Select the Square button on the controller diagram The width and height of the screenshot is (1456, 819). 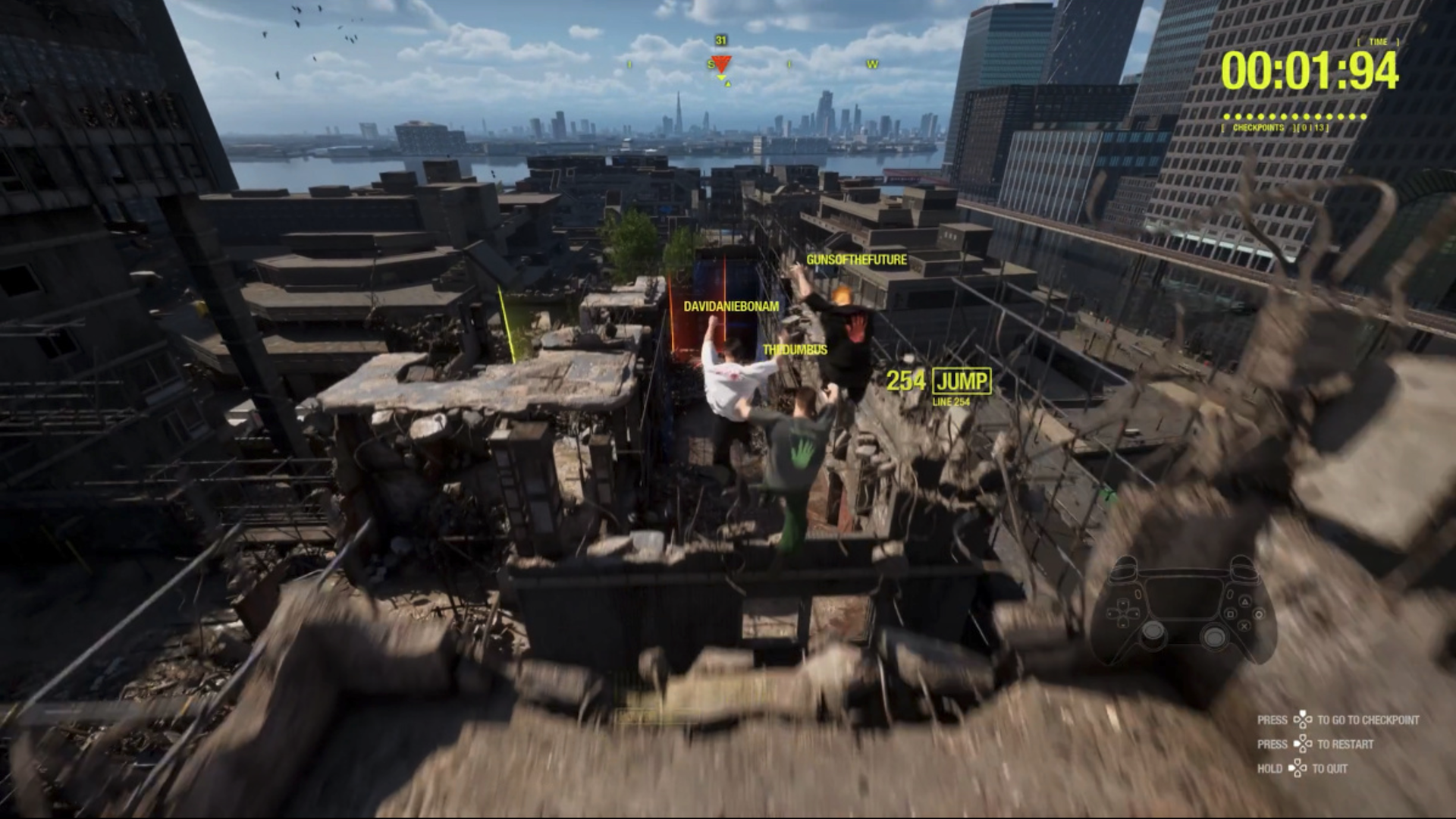(1230, 615)
